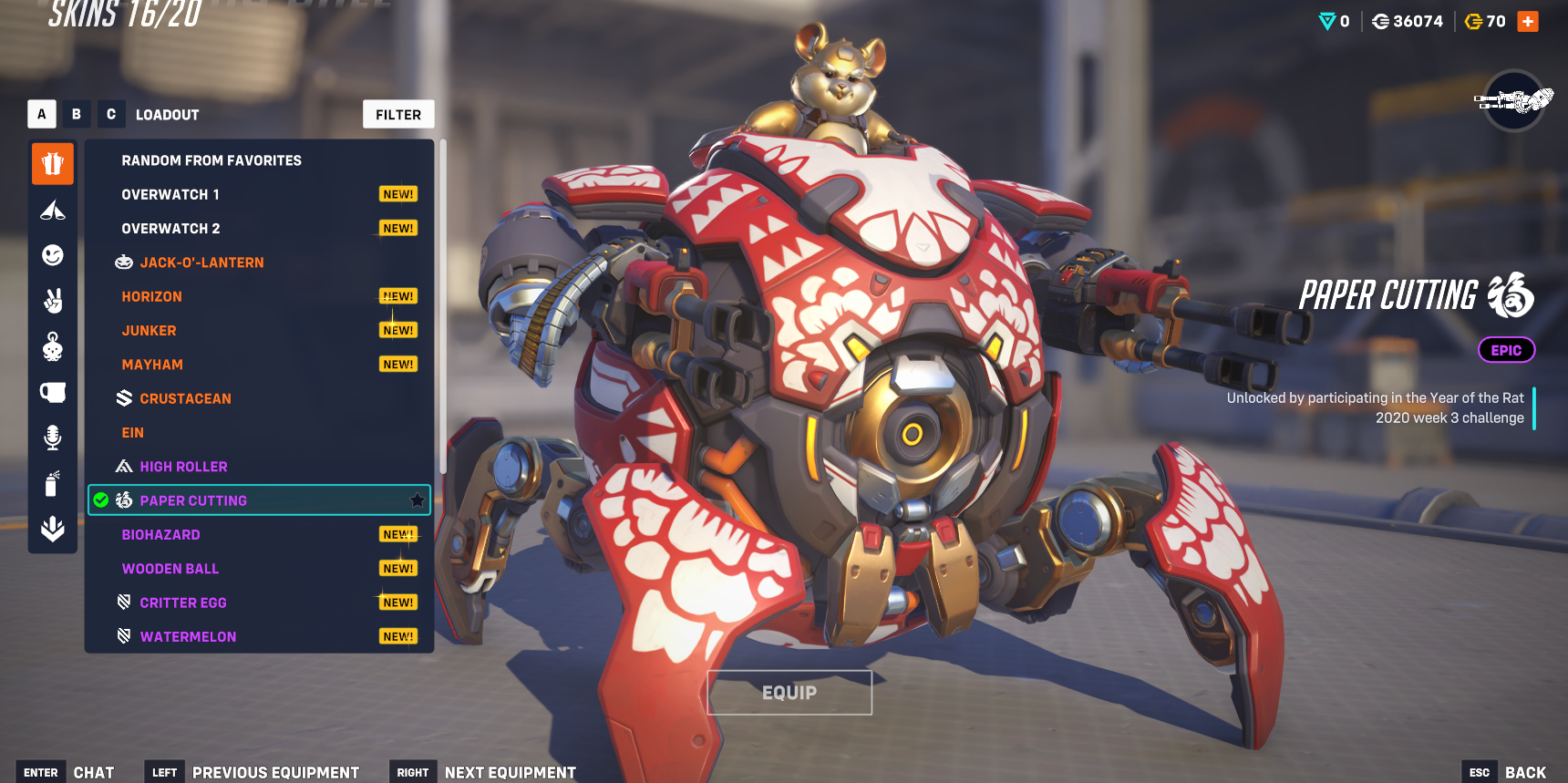Screen dimensions: 1568x783
Task: Add currency with the orange plus button
Action: (x=1528, y=21)
